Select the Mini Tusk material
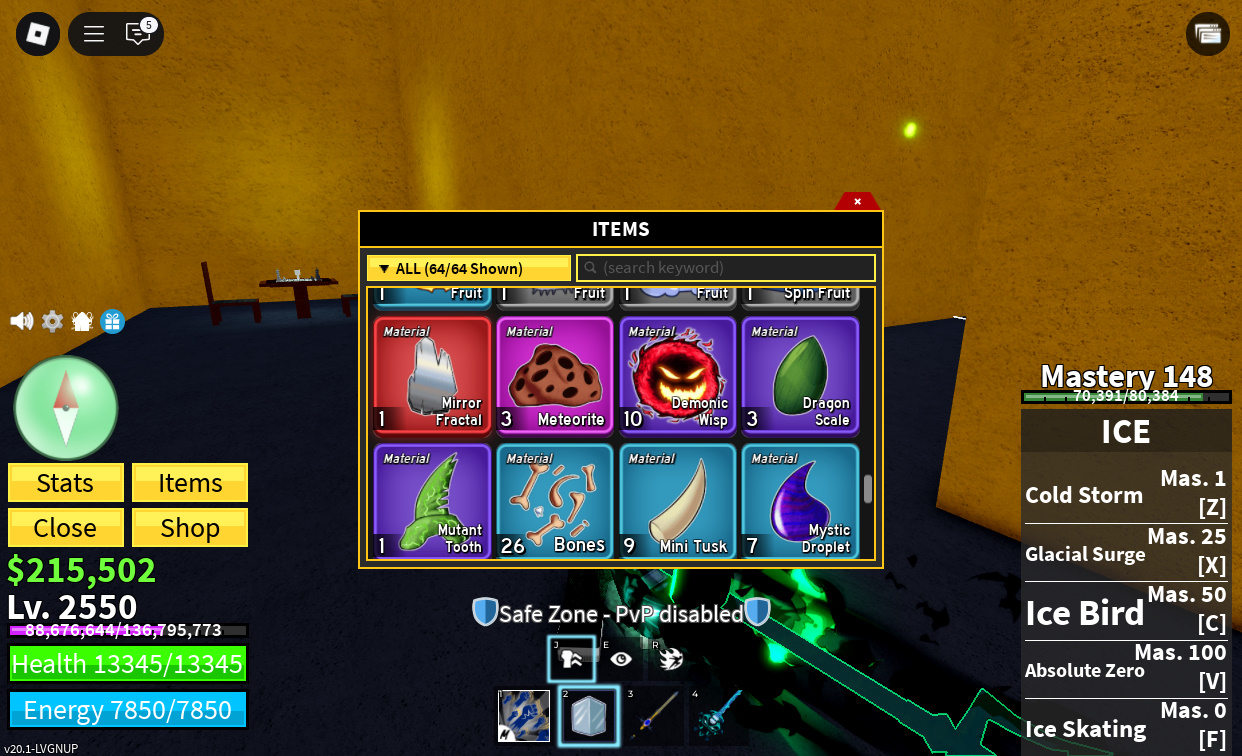Image resolution: width=1242 pixels, height=756 pixels. [x=678, y=502]
